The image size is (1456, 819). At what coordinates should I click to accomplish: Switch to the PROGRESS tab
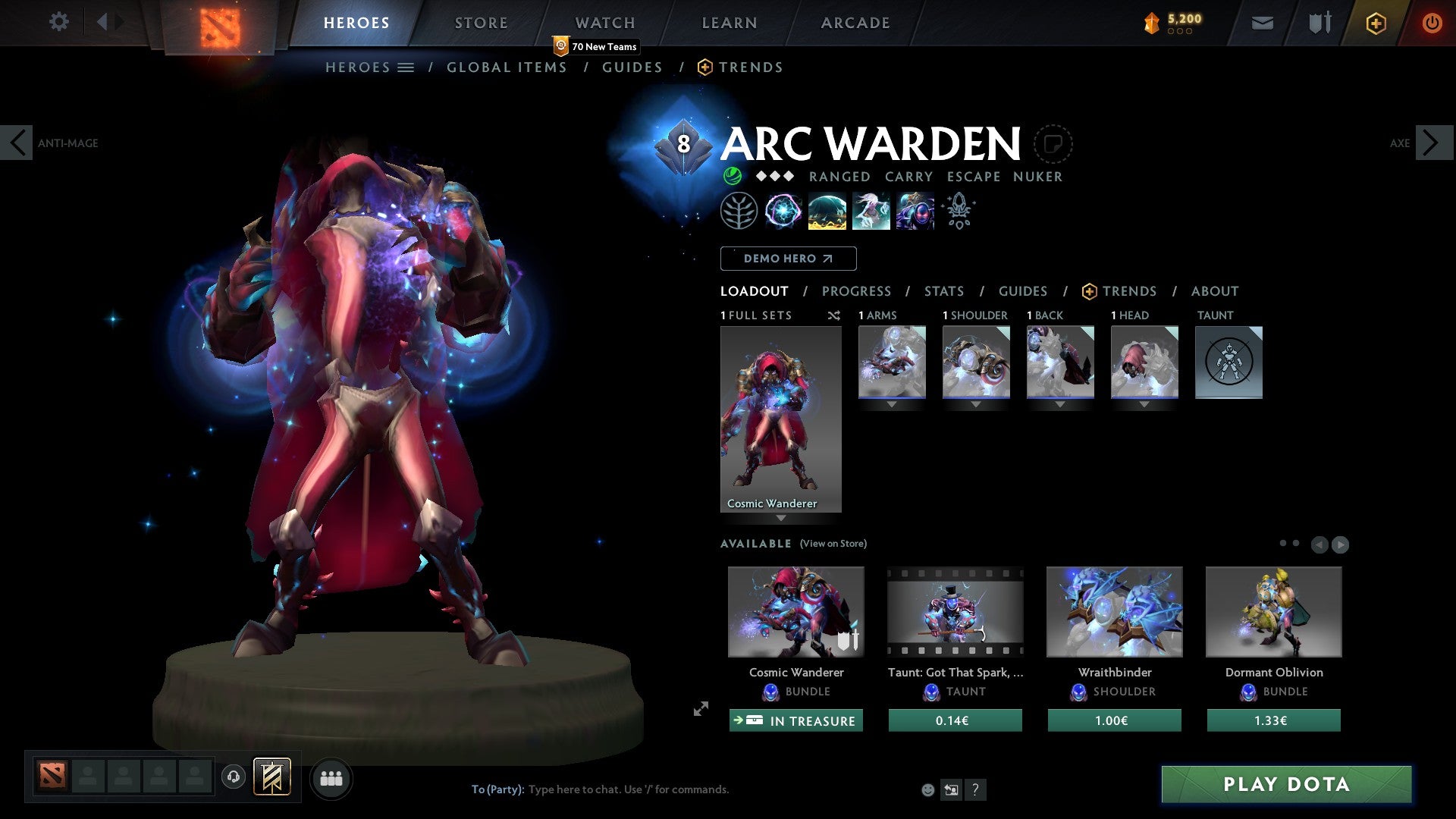click(857, 291)
